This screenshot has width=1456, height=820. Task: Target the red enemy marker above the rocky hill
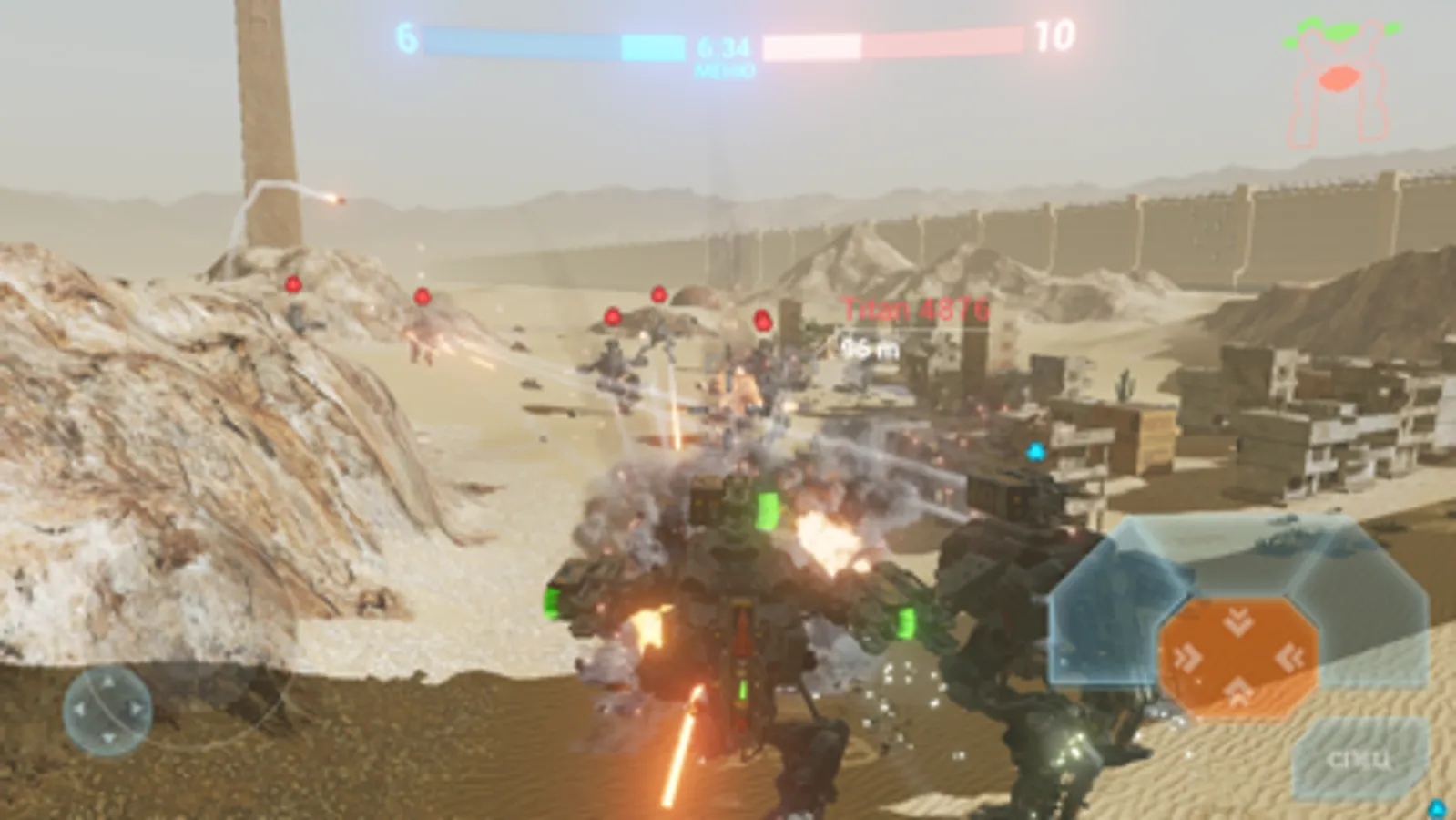coord(293,283)
